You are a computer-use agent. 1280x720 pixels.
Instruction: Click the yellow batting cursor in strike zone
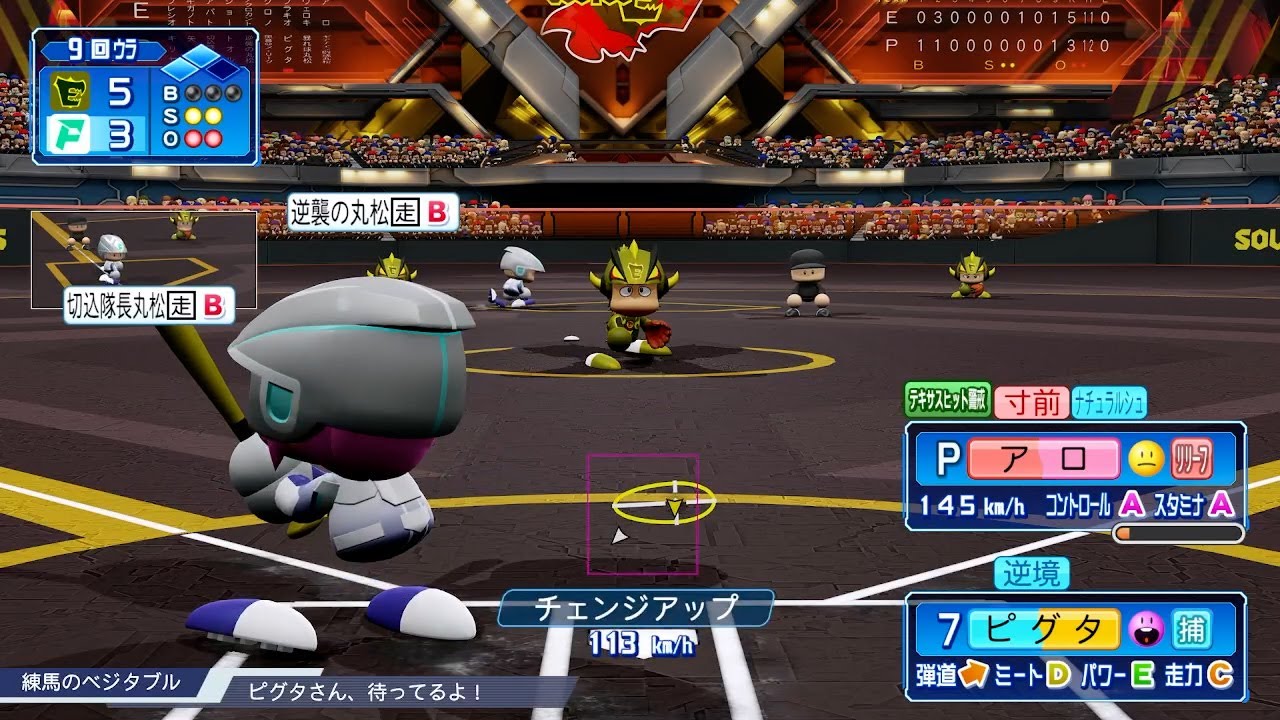click(664, 502)
